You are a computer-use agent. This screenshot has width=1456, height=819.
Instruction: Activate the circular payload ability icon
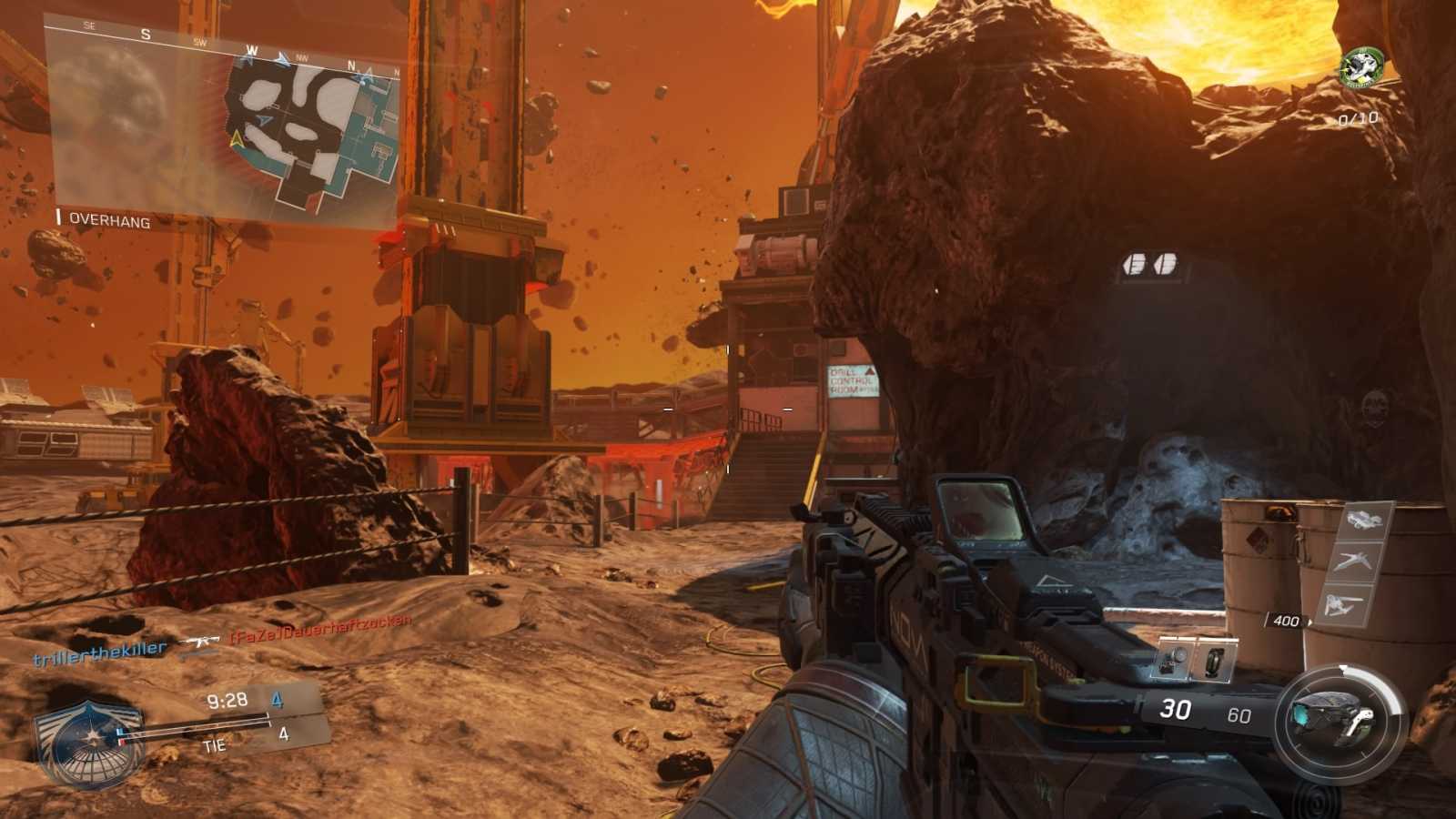tap(1340, 723)
